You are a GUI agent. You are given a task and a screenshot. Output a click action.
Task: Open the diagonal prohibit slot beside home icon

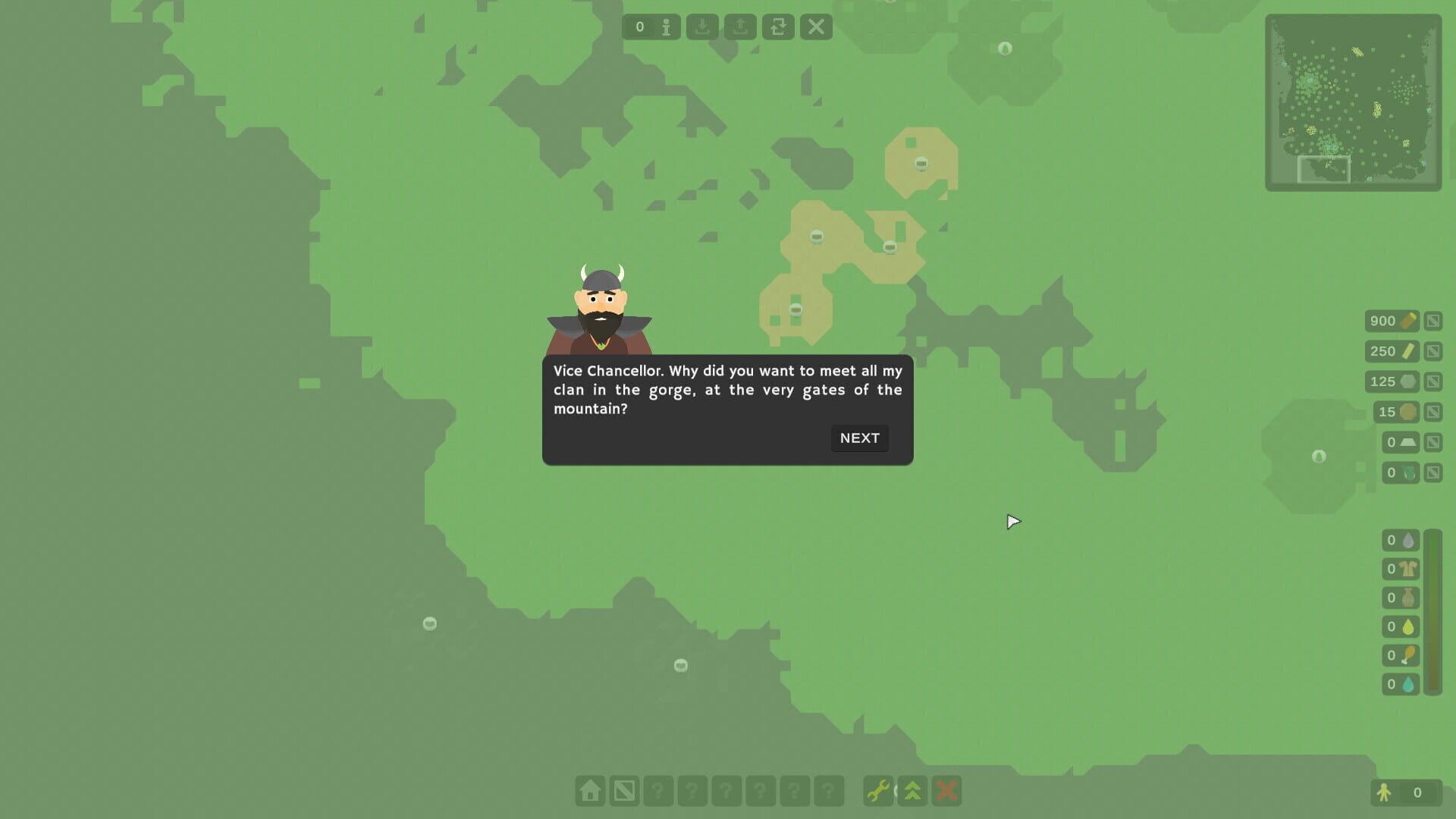(623, 791)
